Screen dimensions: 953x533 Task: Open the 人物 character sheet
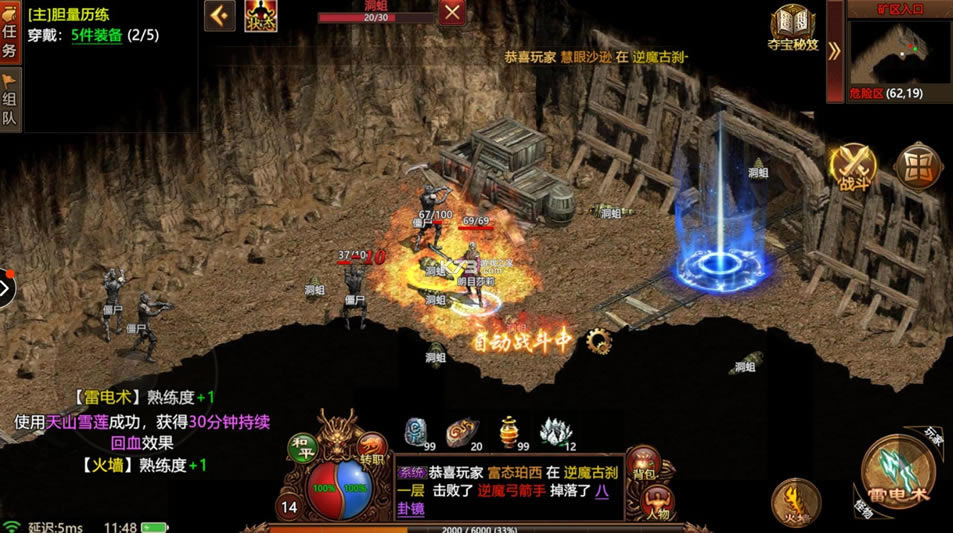click(655, 503)
